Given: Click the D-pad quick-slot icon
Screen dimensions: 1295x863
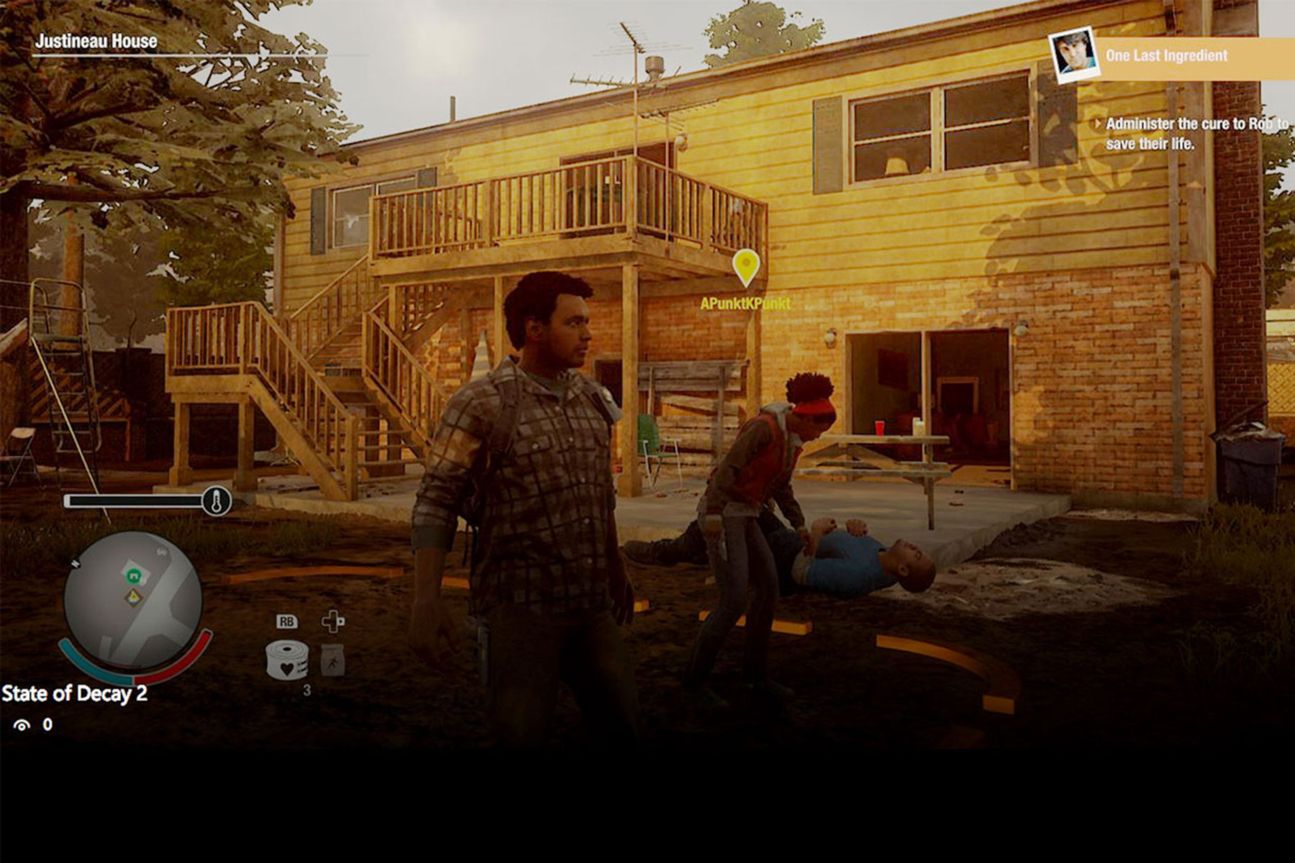Looking at the screenshot, I should tap(332, 621).
